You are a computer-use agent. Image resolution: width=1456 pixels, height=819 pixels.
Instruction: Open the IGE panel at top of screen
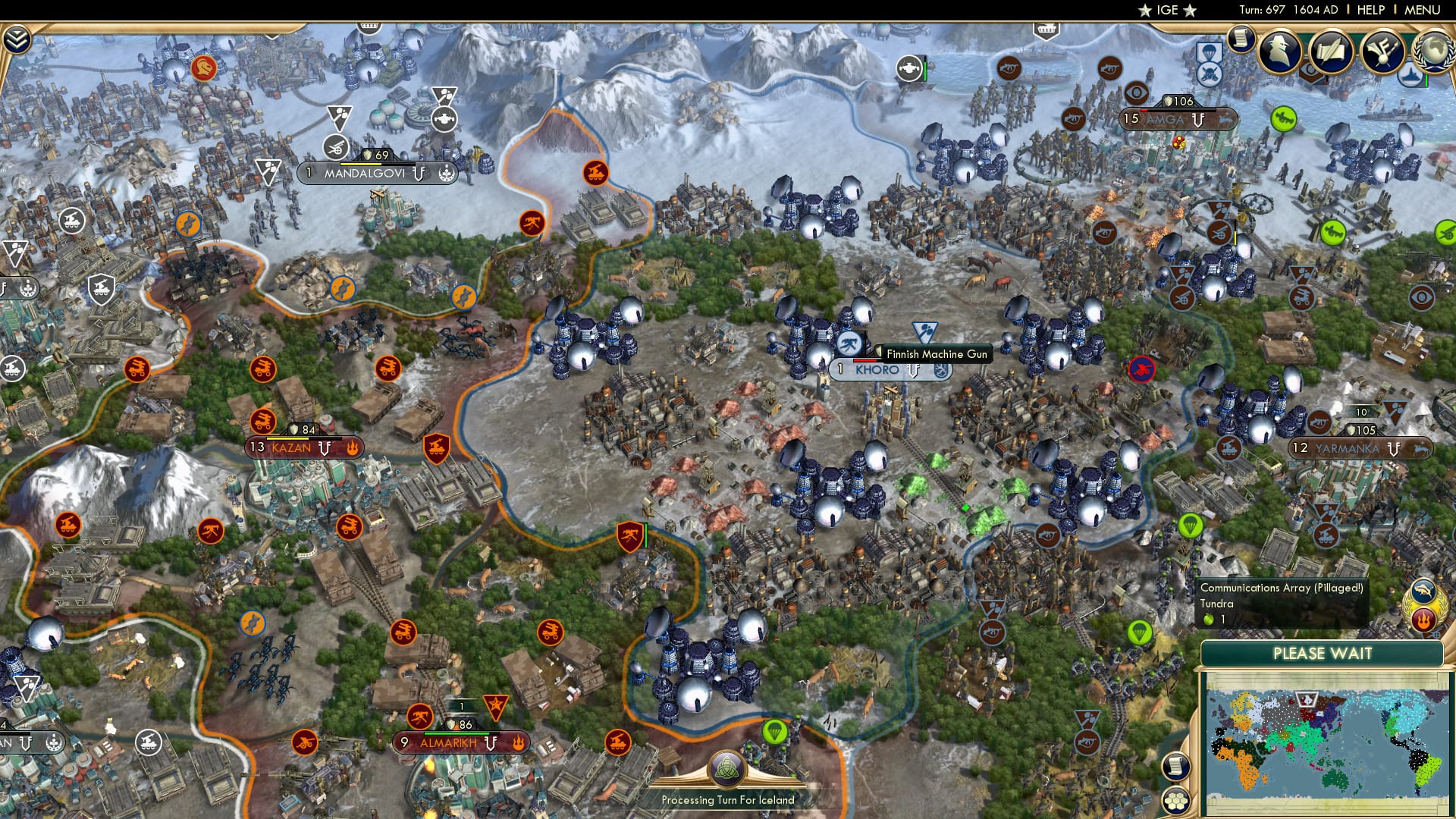tap(1168, 11)
